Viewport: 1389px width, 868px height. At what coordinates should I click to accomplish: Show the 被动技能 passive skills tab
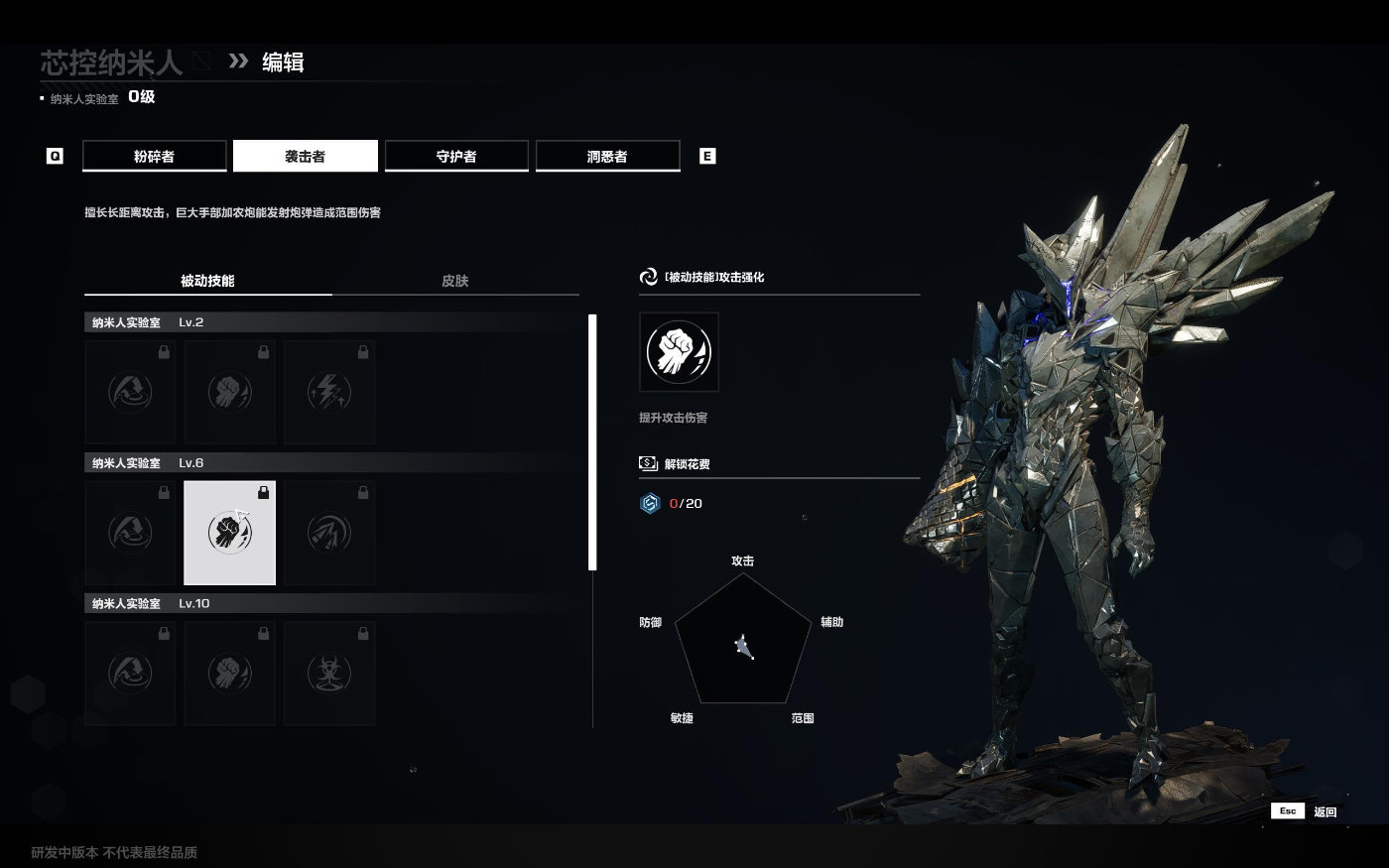[x=207, y=281]
